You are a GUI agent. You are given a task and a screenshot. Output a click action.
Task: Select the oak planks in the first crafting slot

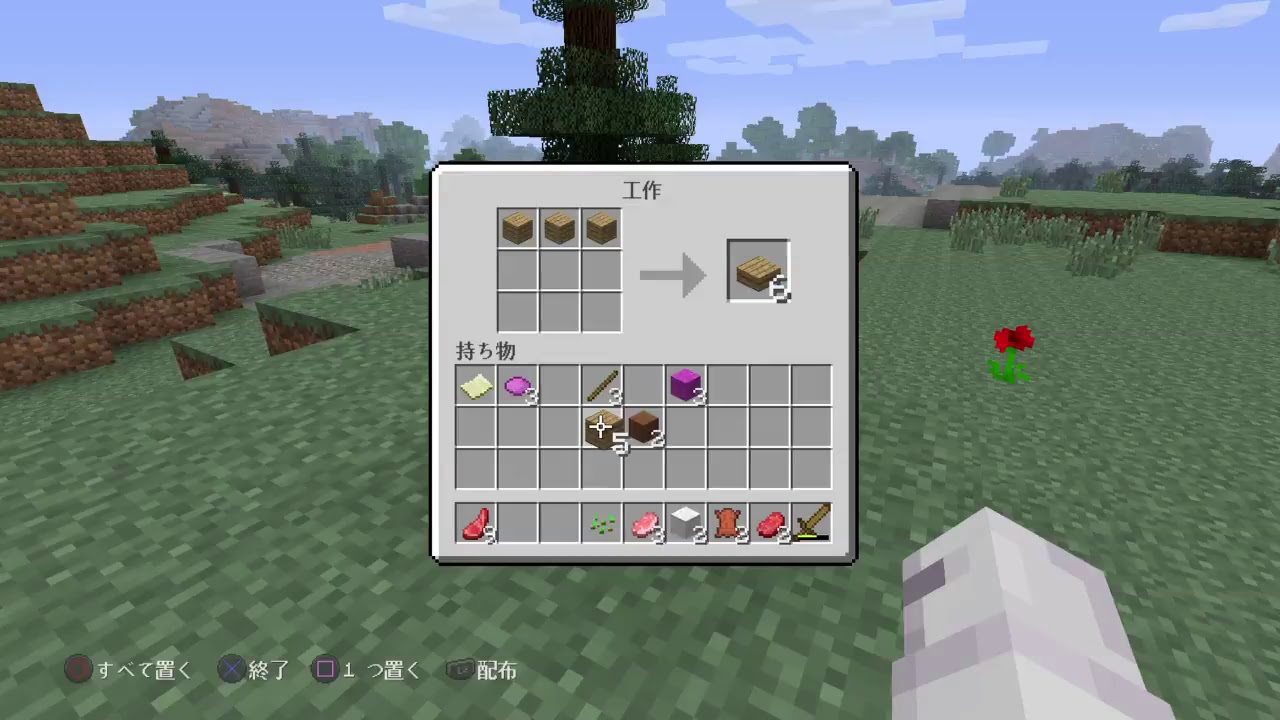tap(516, 227)
